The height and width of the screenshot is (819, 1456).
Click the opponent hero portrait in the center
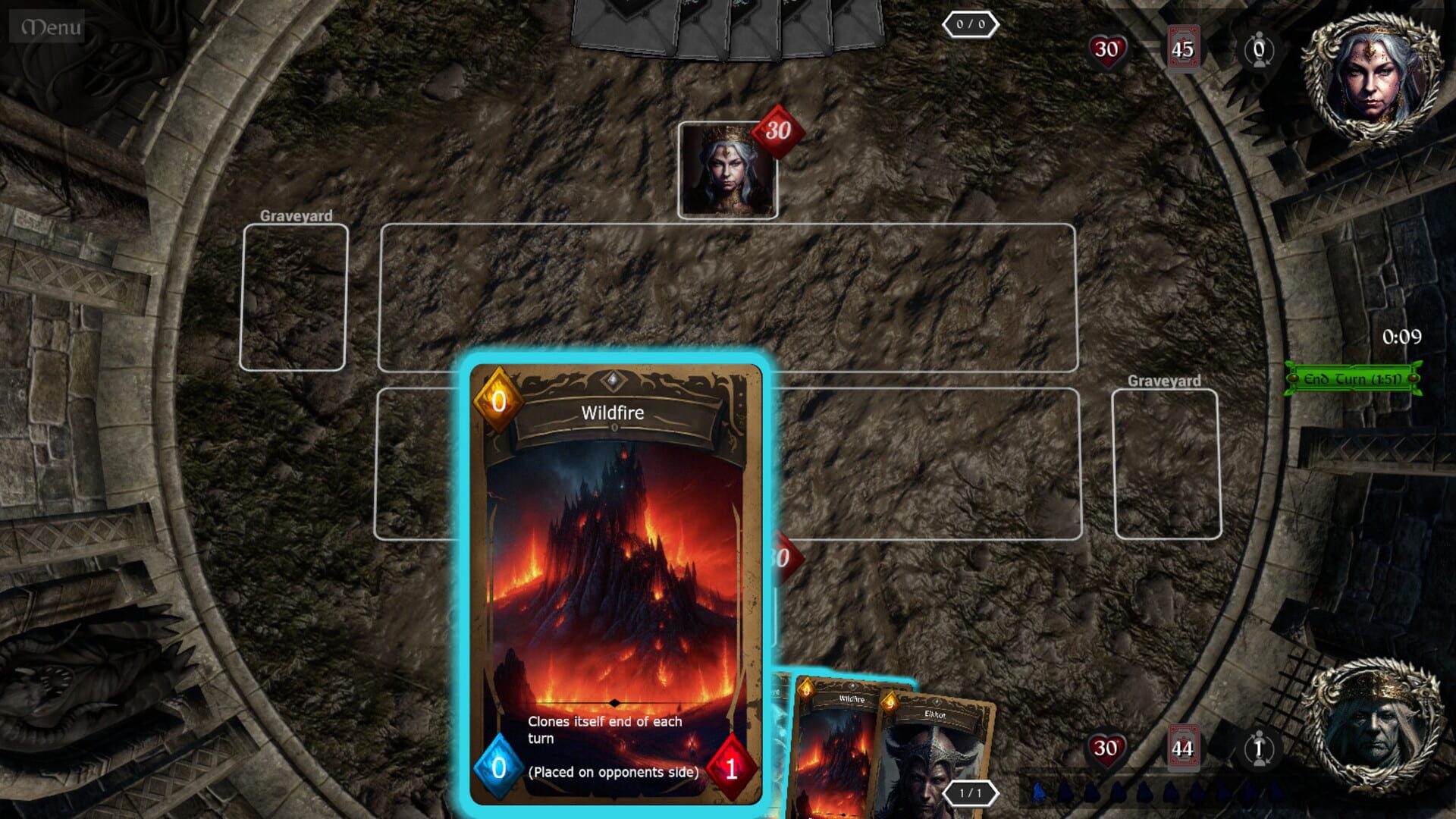(x=728, y=168)
